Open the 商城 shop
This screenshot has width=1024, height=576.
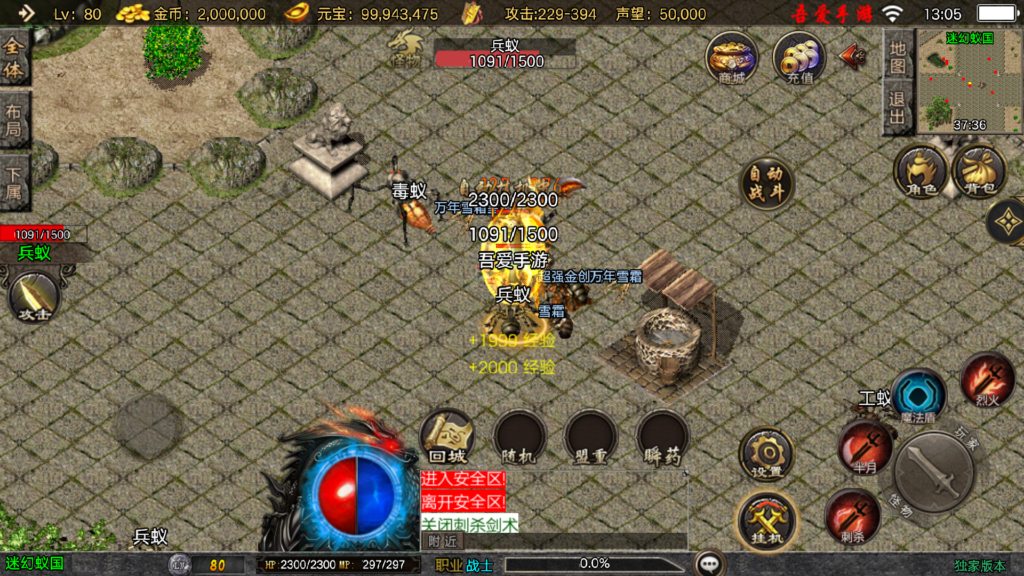[731, 57]
